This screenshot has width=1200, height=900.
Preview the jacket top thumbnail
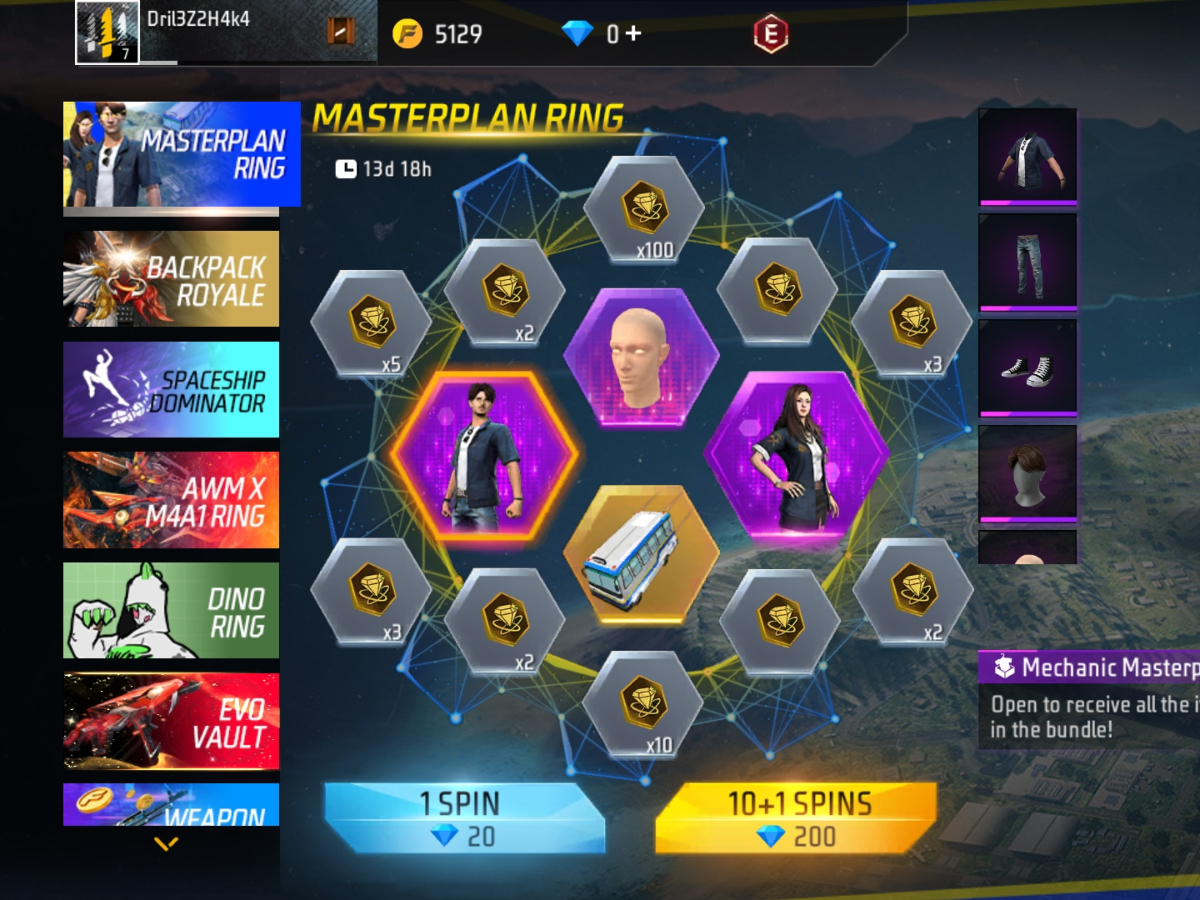(1027, 156)
